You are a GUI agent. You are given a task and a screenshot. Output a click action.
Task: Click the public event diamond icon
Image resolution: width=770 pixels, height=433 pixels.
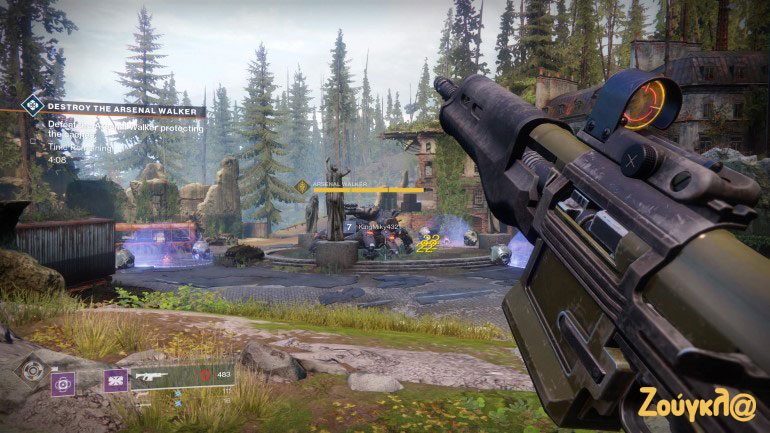point(33,104)
